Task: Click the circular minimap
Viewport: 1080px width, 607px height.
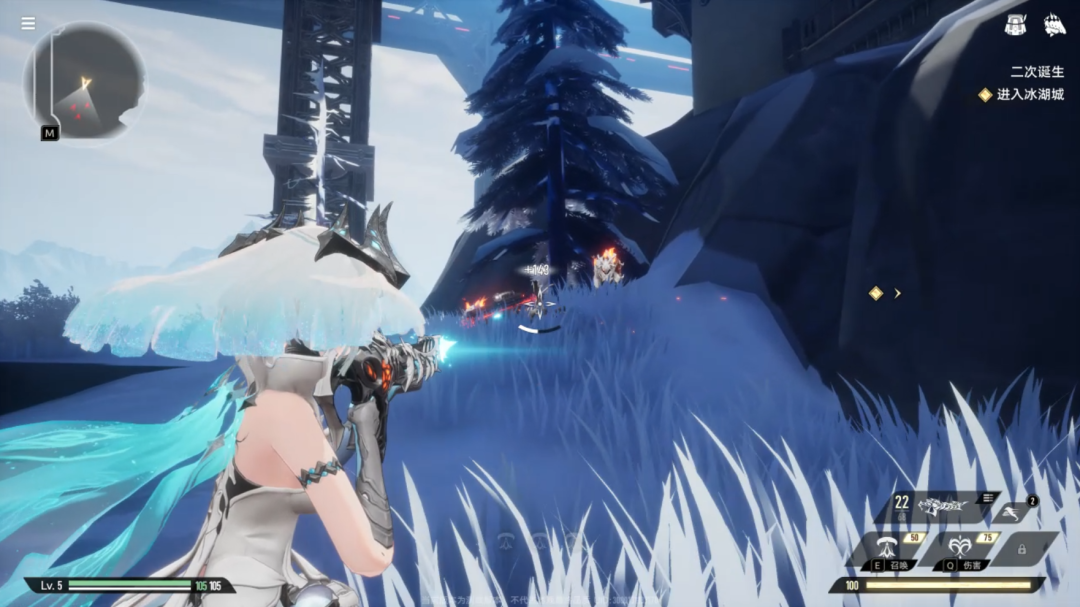Action: coord(84,81)
